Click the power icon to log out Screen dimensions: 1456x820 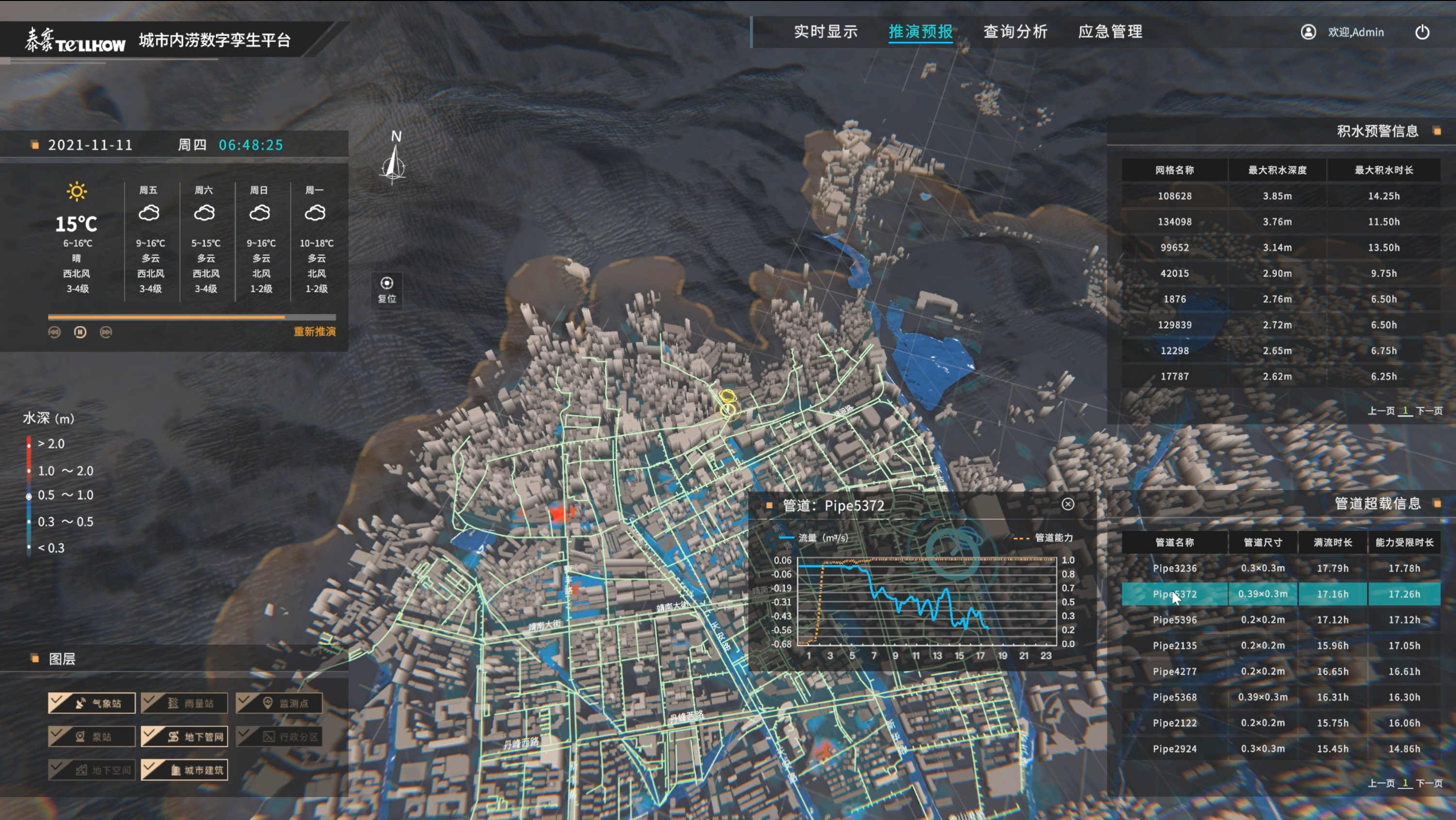(x=1422, y=32)
